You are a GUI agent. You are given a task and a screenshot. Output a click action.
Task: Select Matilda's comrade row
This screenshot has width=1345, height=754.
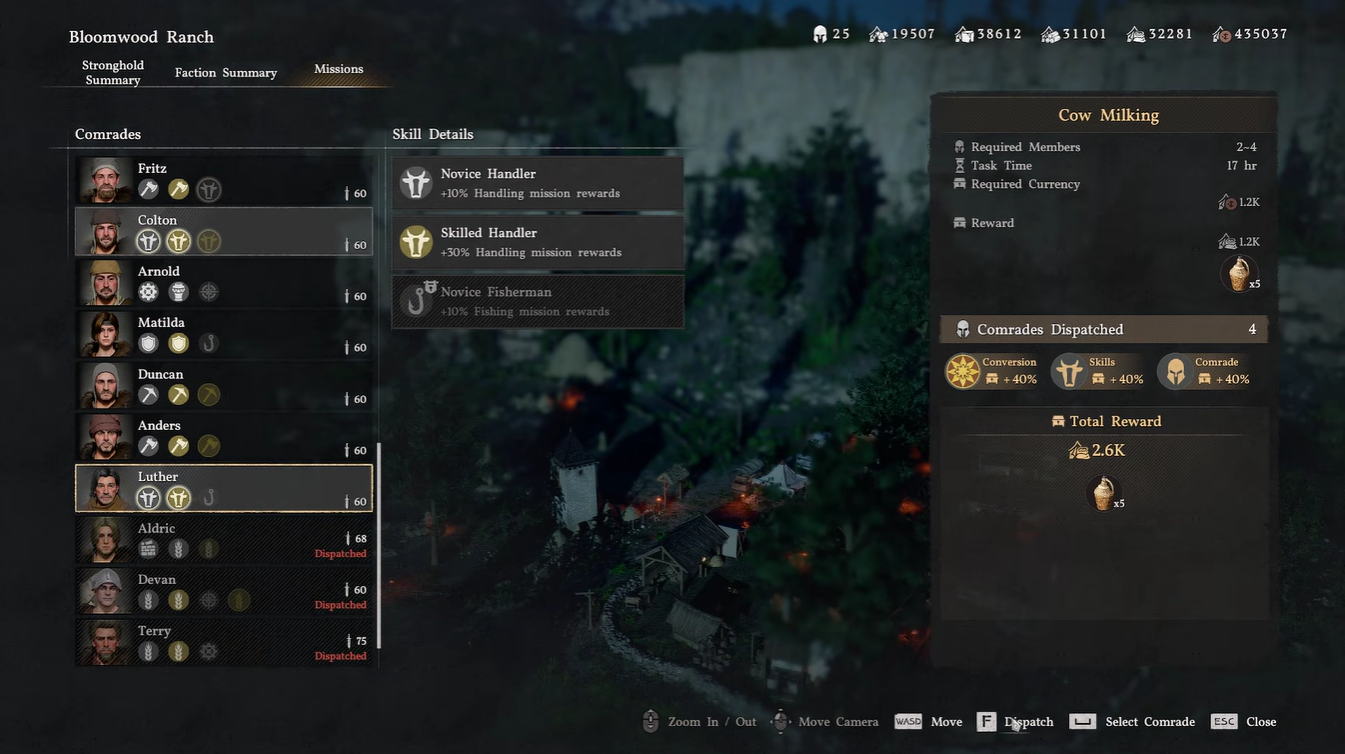[x=224, y=334]
